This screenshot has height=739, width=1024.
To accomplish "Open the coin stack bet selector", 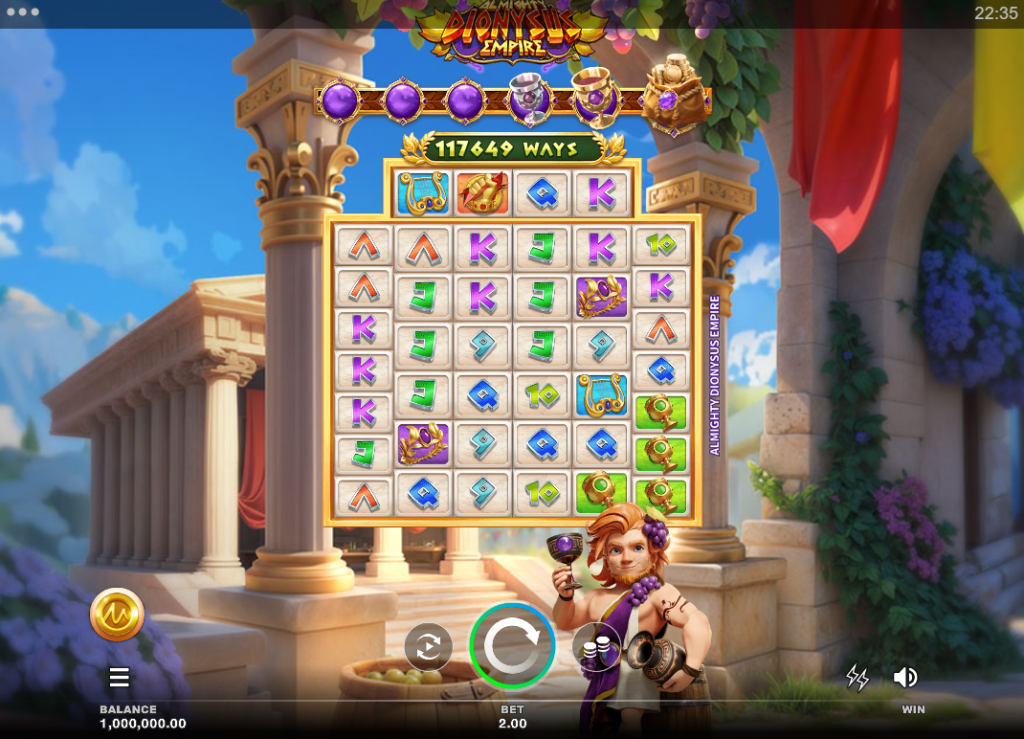I will click(x=595, y=647).
